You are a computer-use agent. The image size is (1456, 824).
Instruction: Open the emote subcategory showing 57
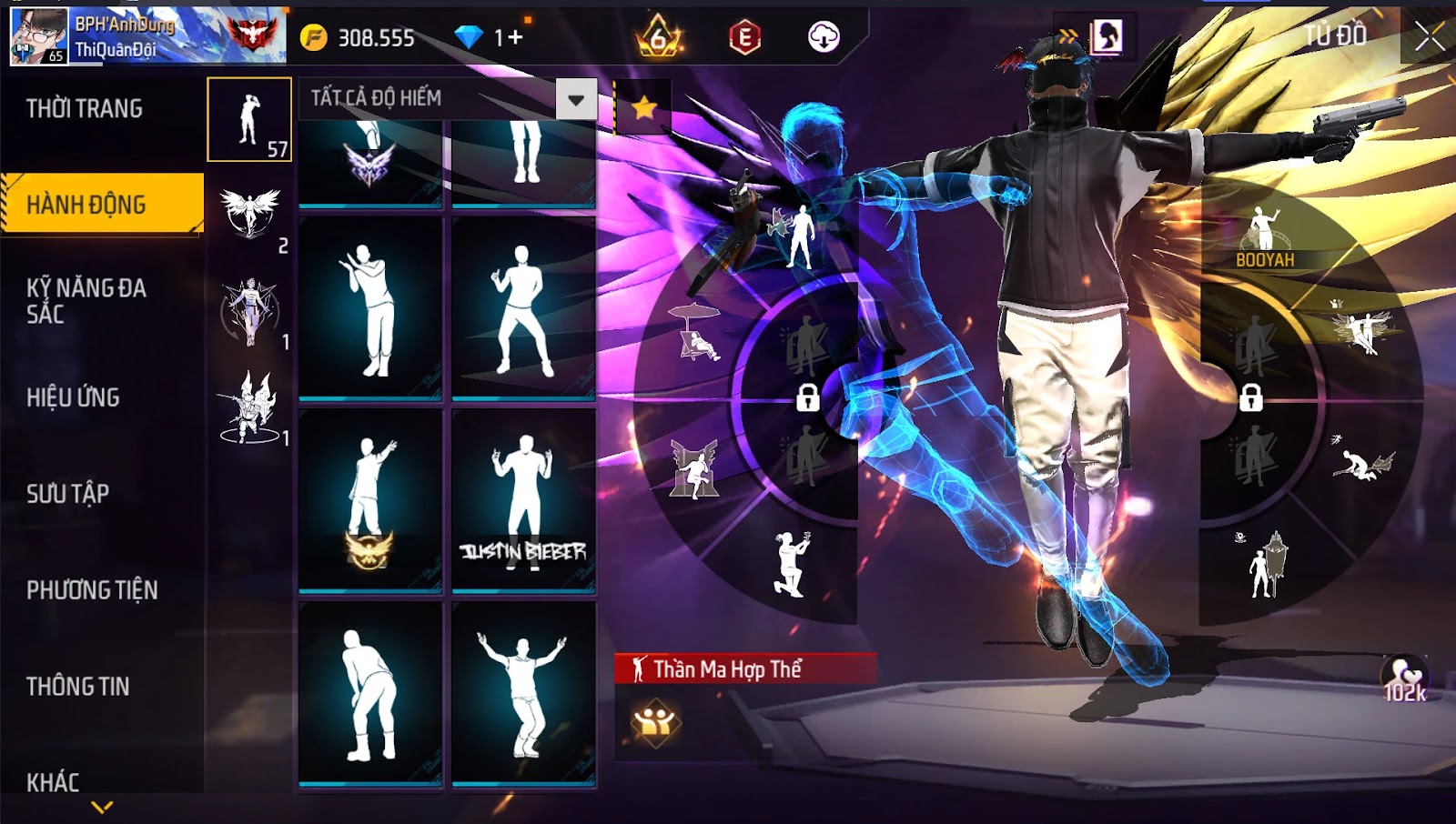click(x=249, y=119)
